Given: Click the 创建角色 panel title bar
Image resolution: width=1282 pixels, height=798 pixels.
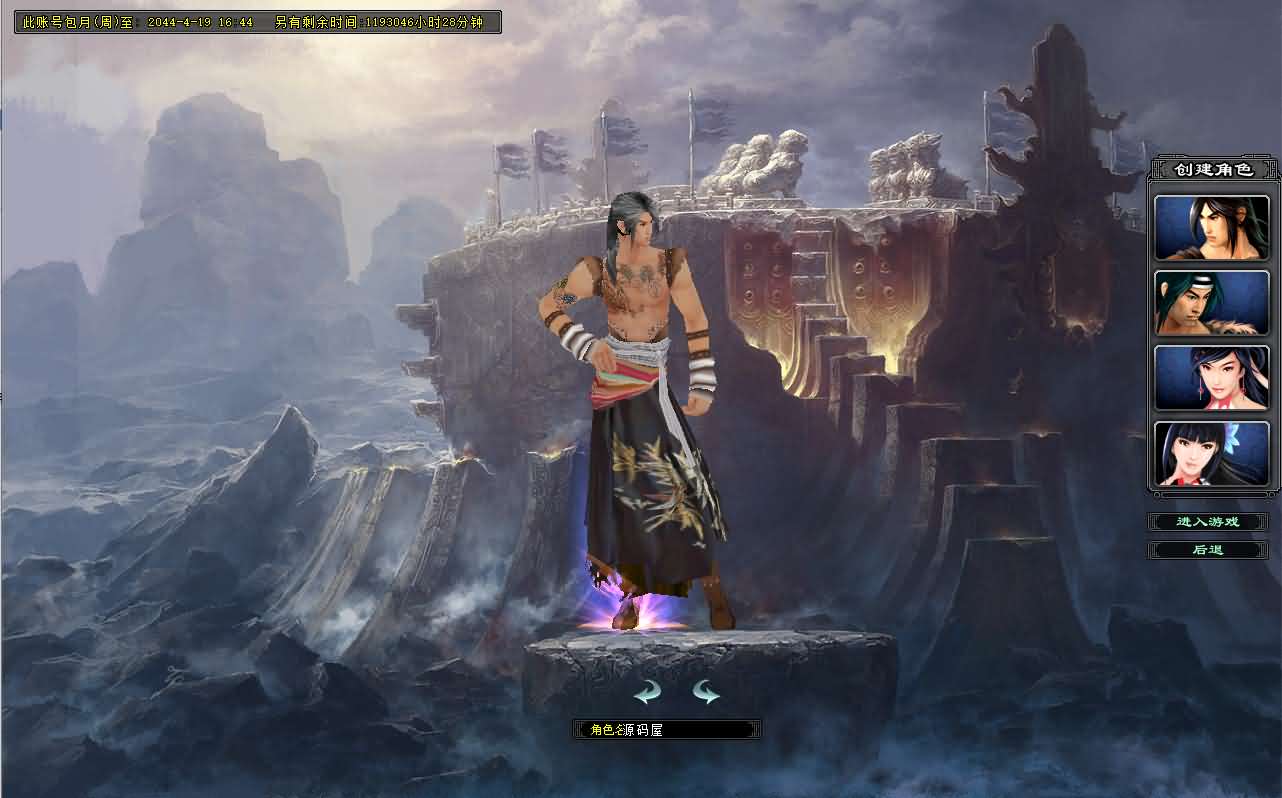Looking at the screenshot, I should point(1213,168).
